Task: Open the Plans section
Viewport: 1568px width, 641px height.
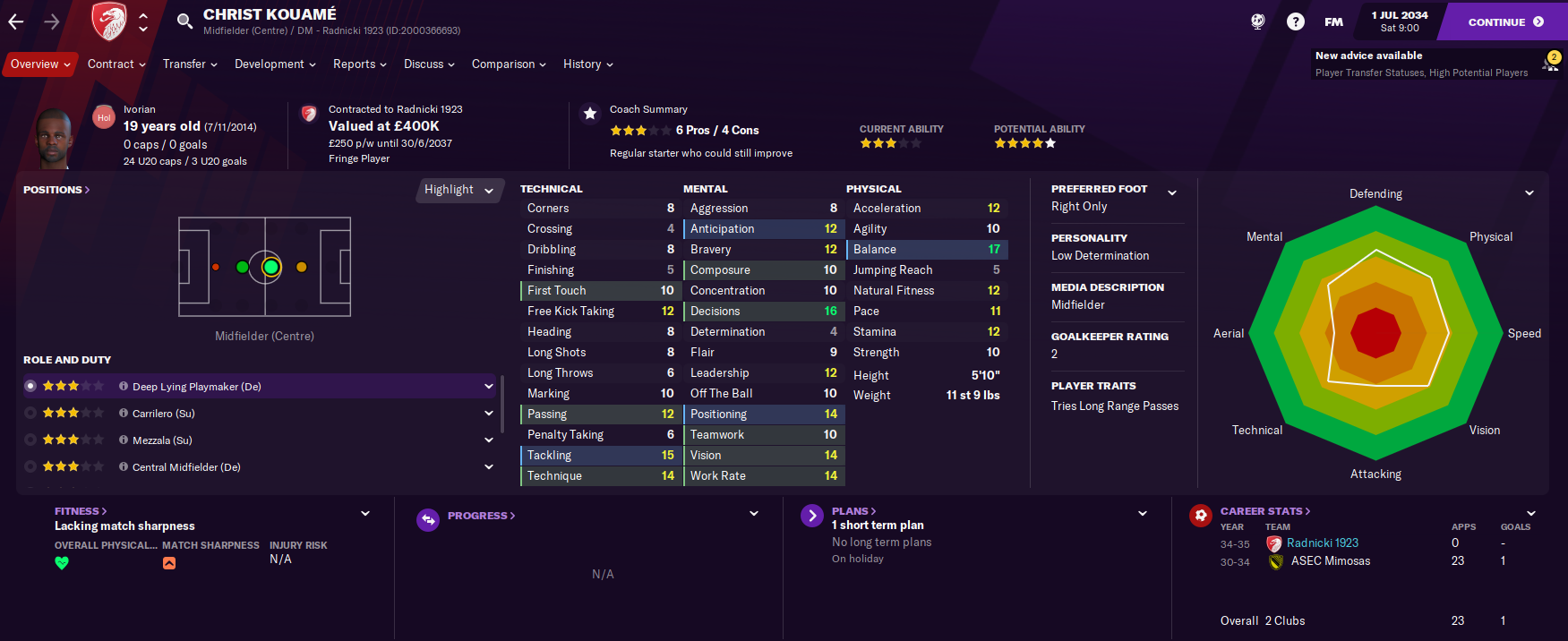Action: coord(853,511)
